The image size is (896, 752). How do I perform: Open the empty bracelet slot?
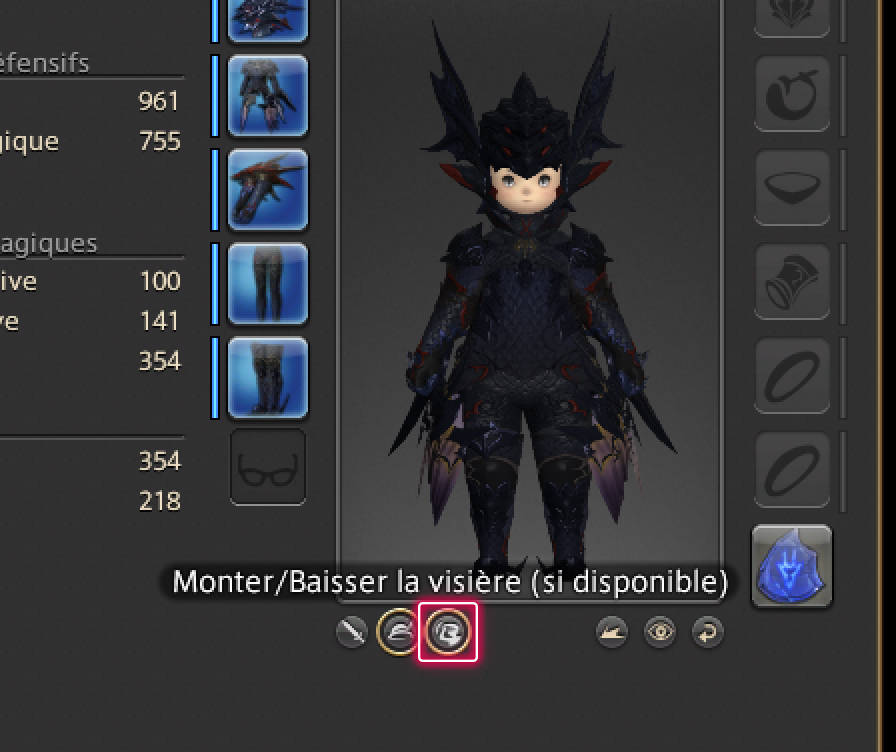(x=792, y=283)
